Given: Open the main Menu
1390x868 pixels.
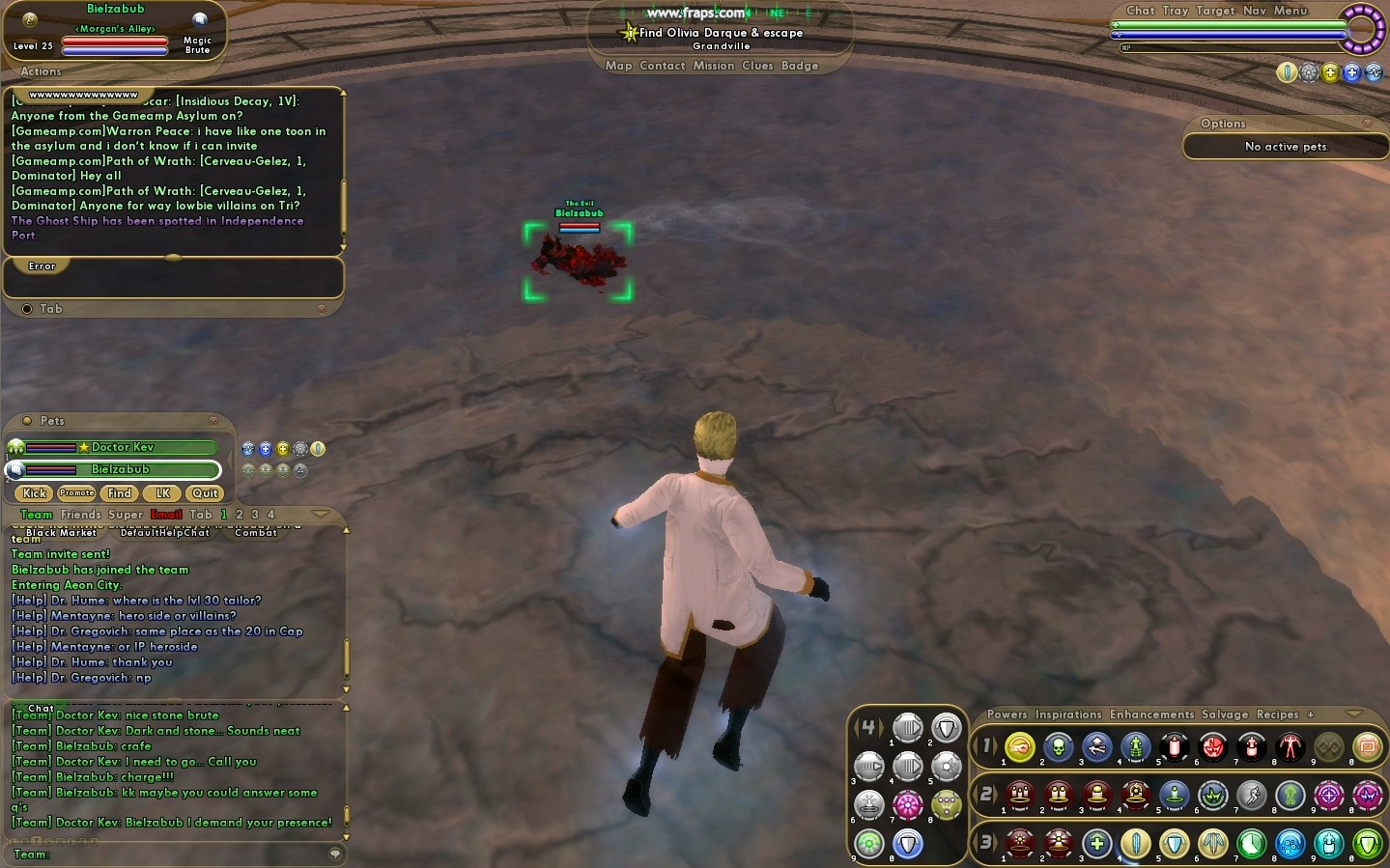Looking at the screenshot, I should click(1291, 11).
